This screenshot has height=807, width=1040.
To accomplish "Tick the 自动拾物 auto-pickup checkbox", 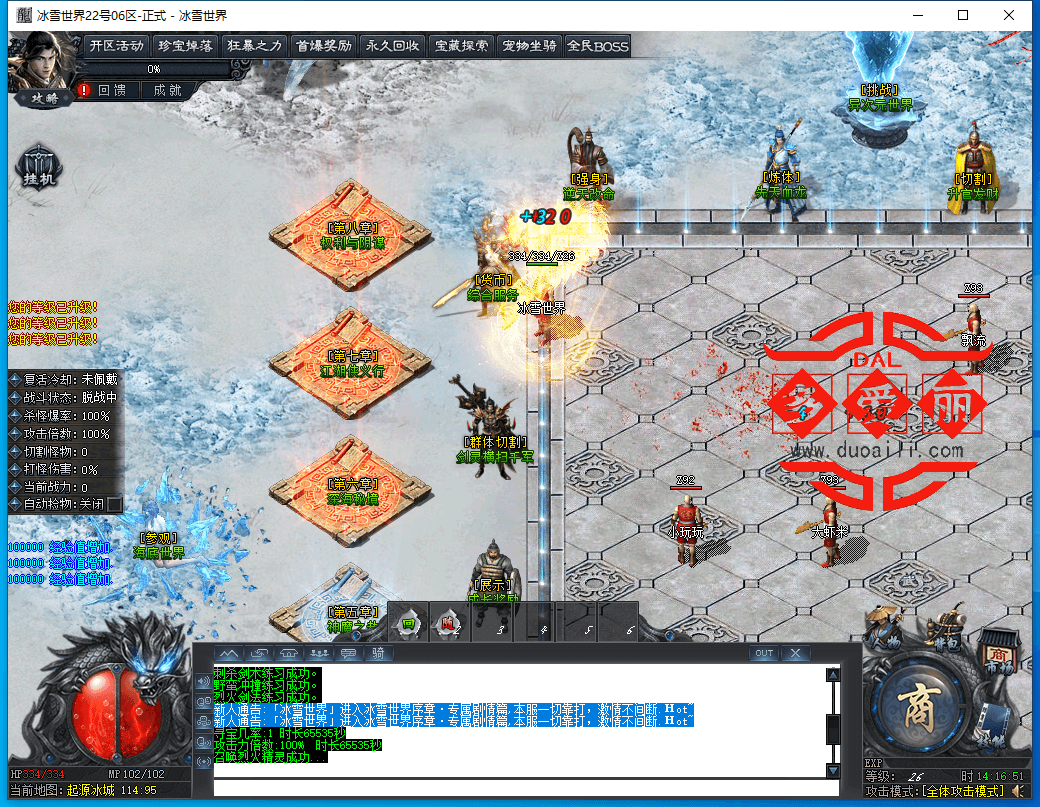I will (x=115, y=504).
